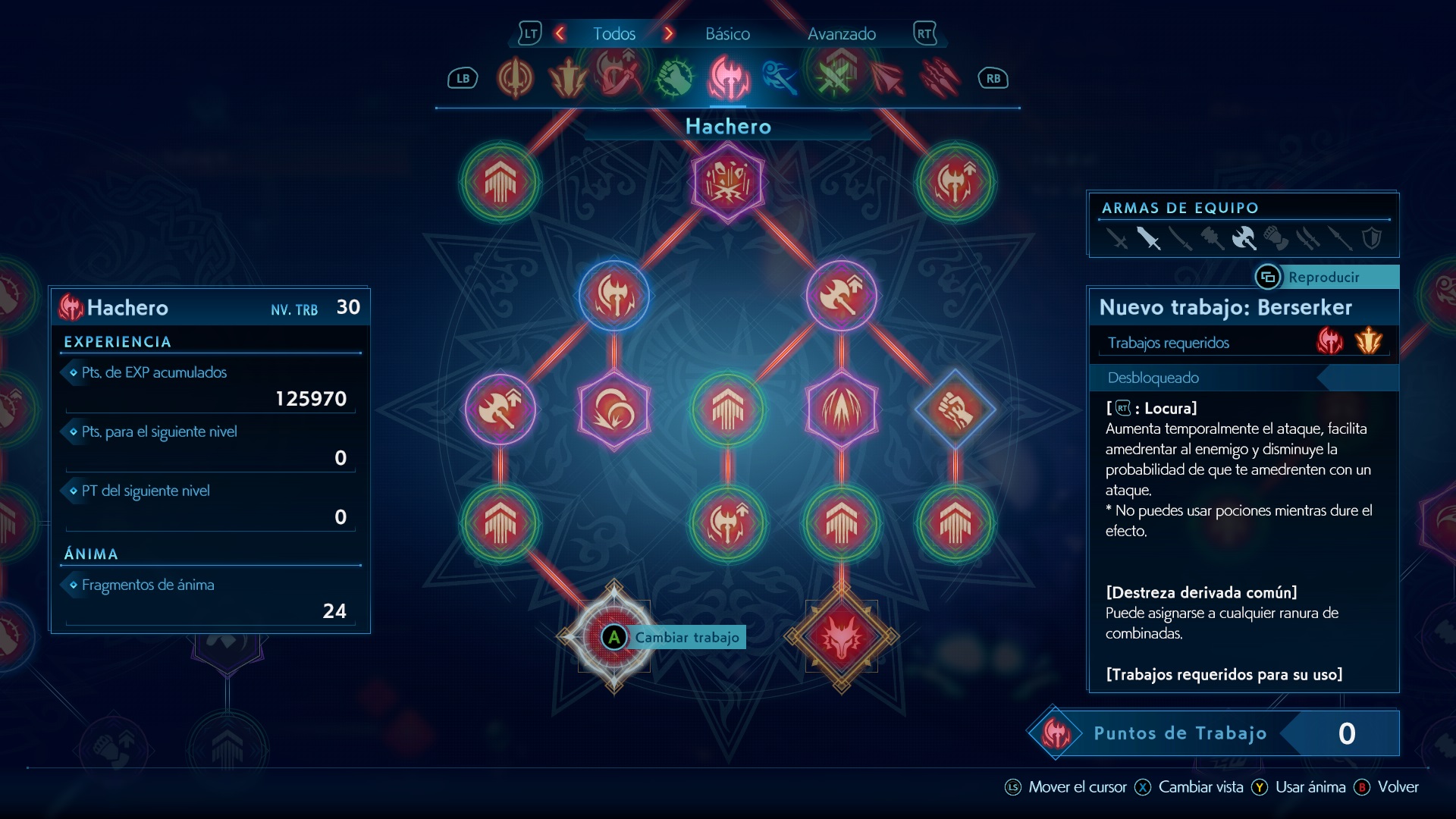1456x819 pixels.
Task: Switch to the Básico job filter
Action: click(727, 34)
